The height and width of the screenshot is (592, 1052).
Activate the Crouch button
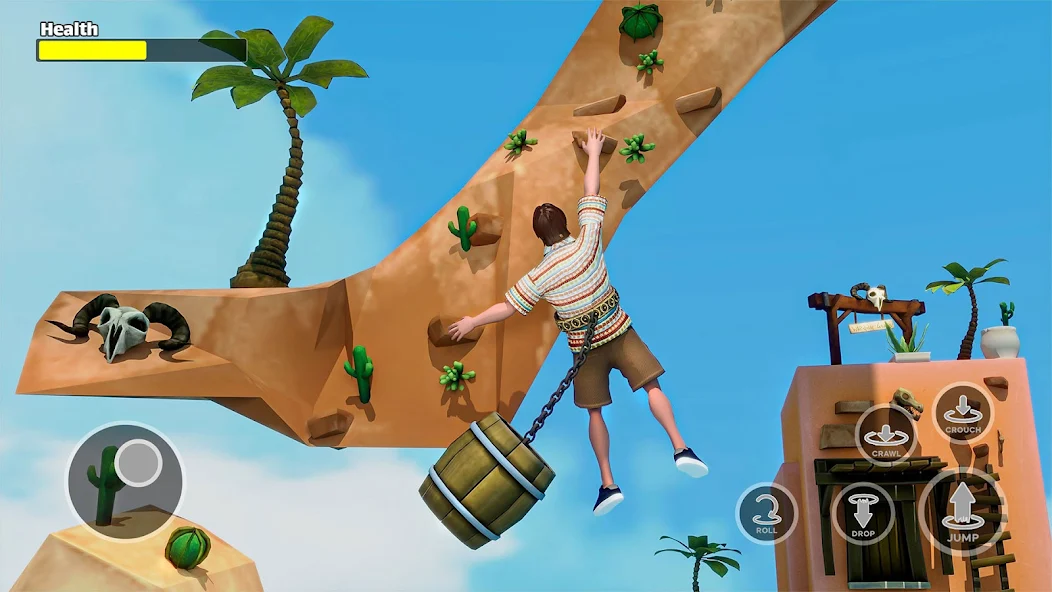pos(963,411)
